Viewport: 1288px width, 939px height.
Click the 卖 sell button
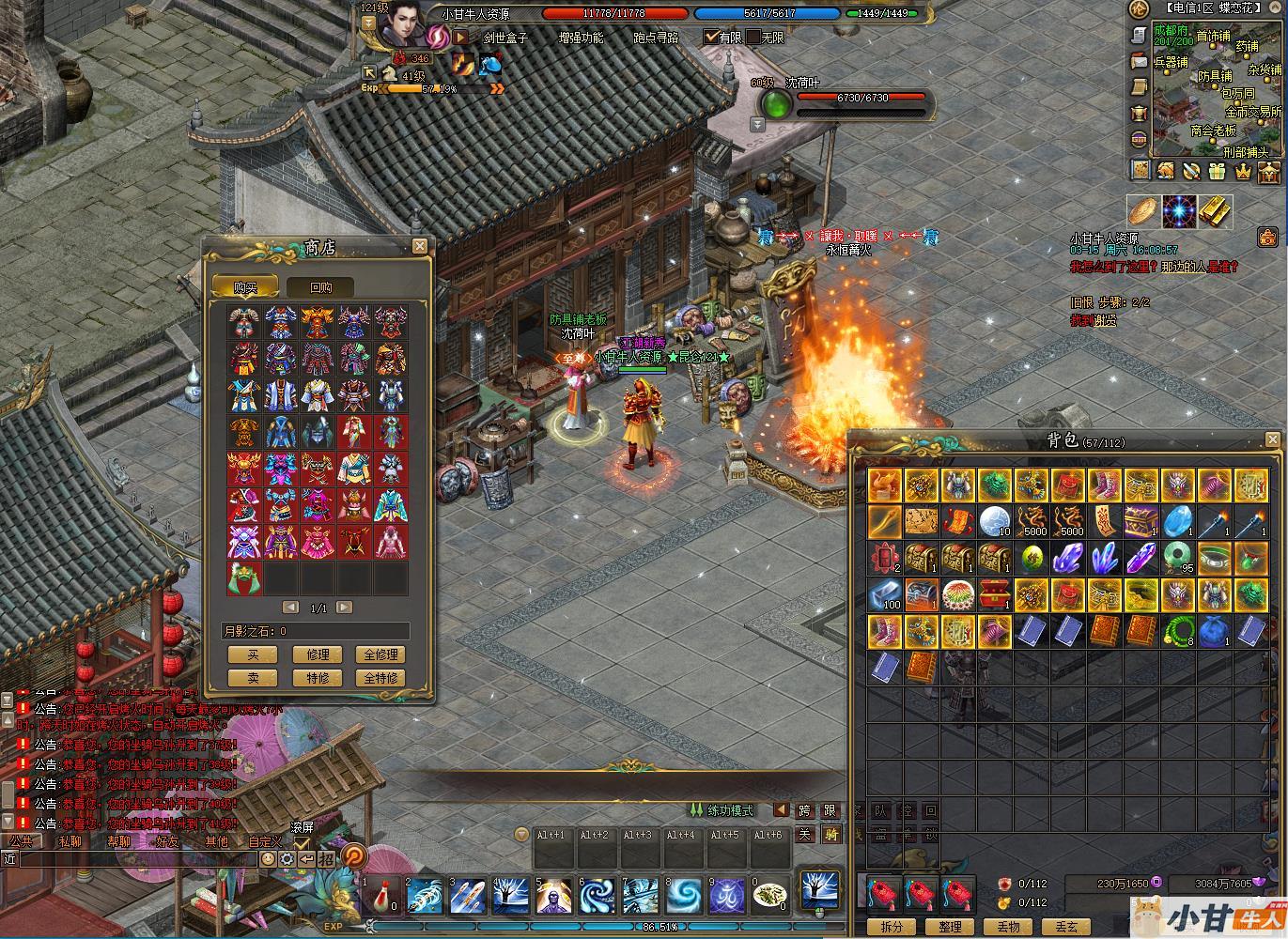click(x=252, y=678)
